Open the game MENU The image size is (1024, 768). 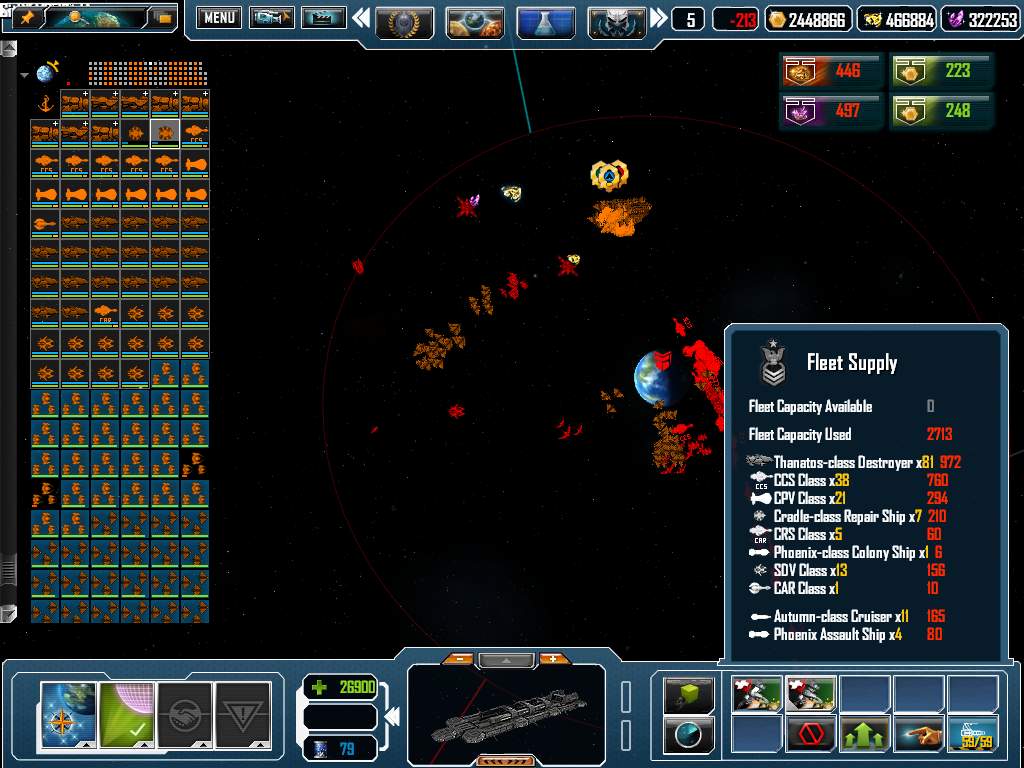coord(218,18)
